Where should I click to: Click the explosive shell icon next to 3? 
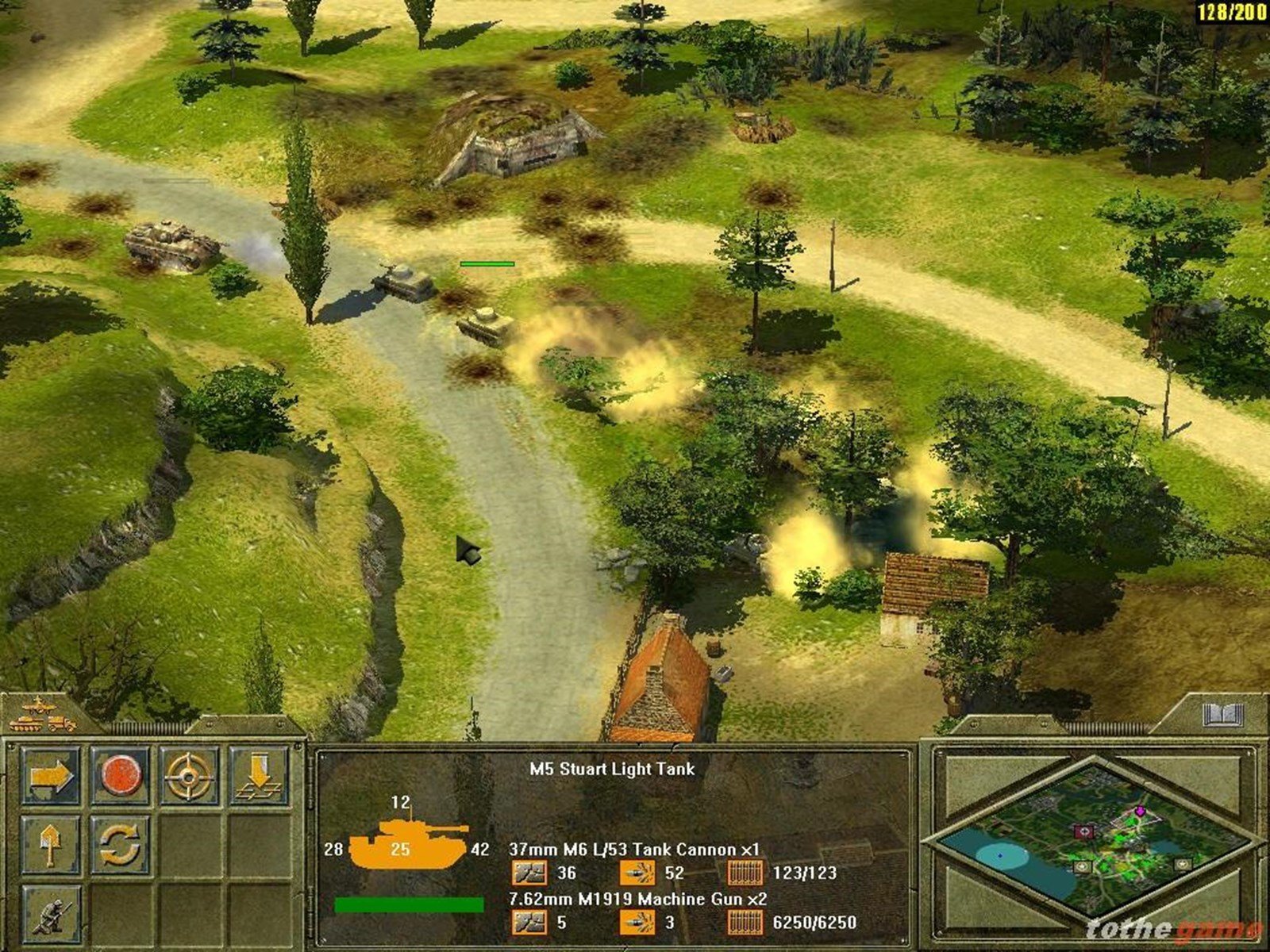(637, 923)
